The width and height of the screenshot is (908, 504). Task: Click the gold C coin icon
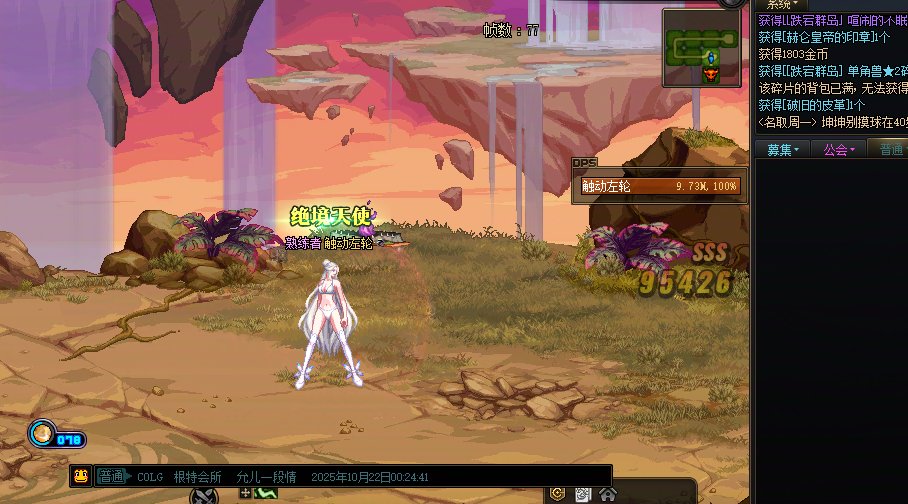coord(558,494)
